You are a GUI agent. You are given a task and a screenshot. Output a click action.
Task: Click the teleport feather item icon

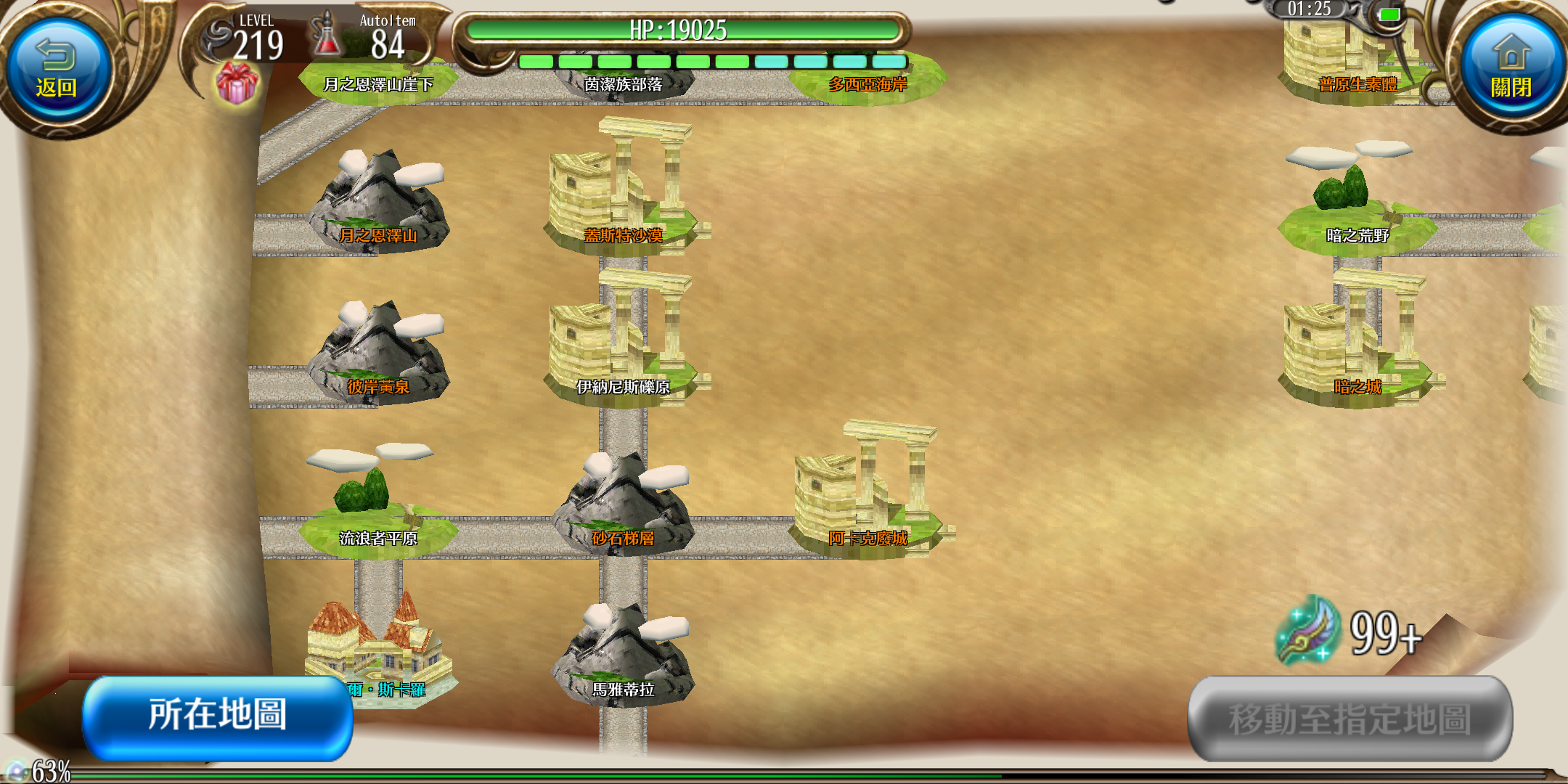coord(1308,630)
